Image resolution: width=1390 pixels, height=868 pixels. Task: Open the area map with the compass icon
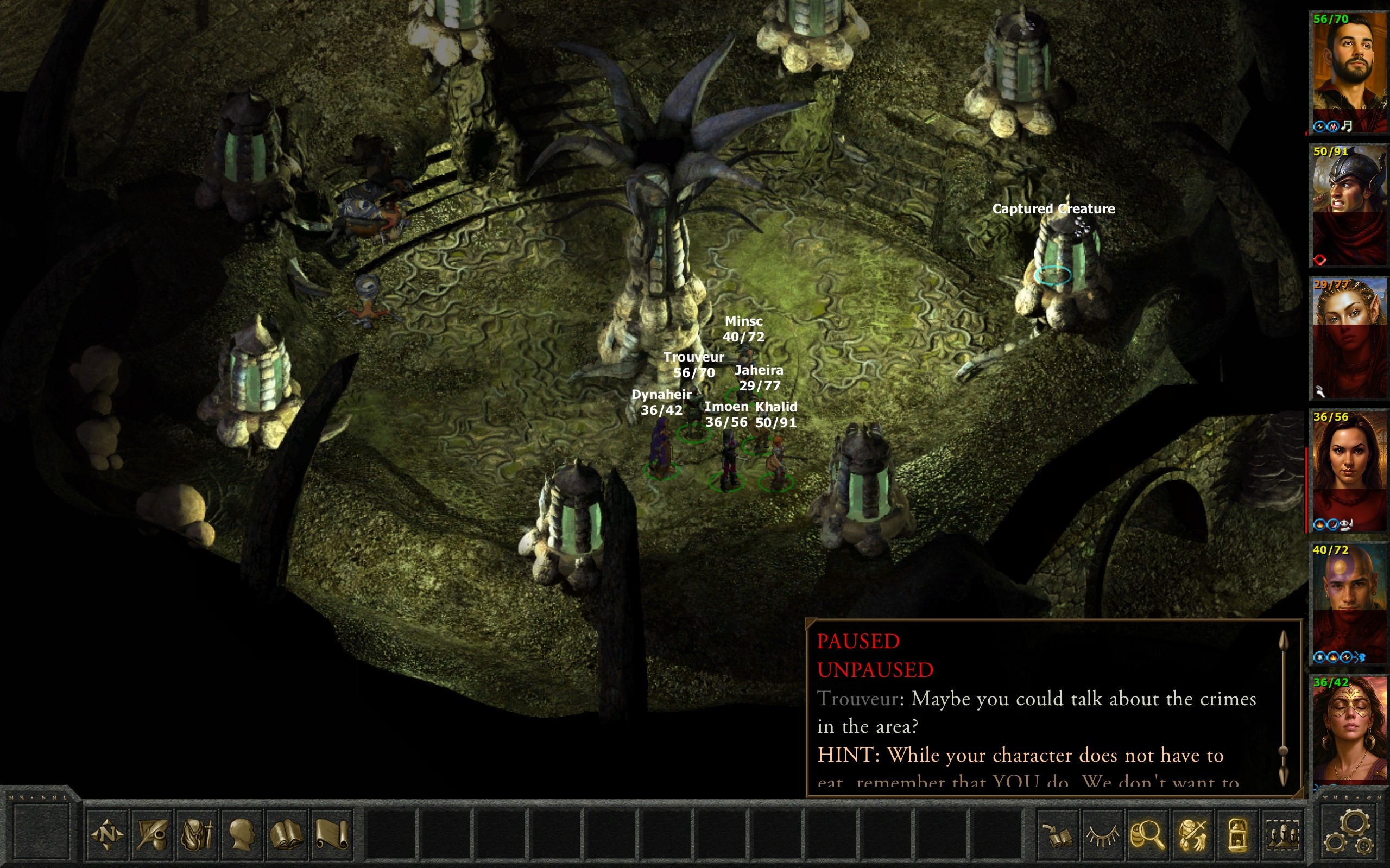(108, 834)
